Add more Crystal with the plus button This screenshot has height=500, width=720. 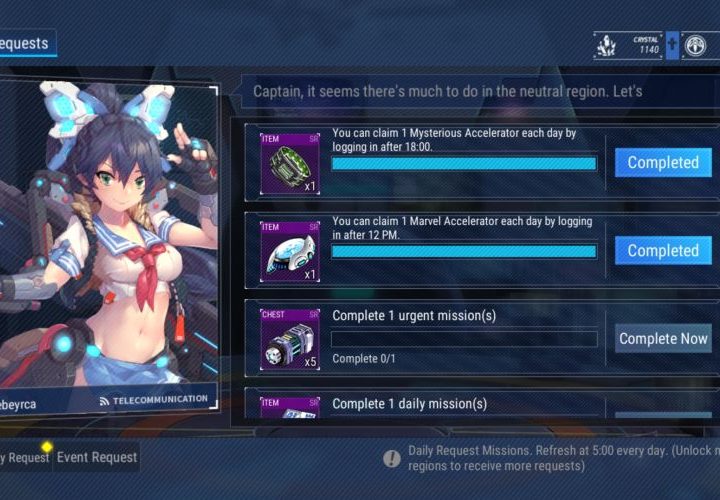673,45
